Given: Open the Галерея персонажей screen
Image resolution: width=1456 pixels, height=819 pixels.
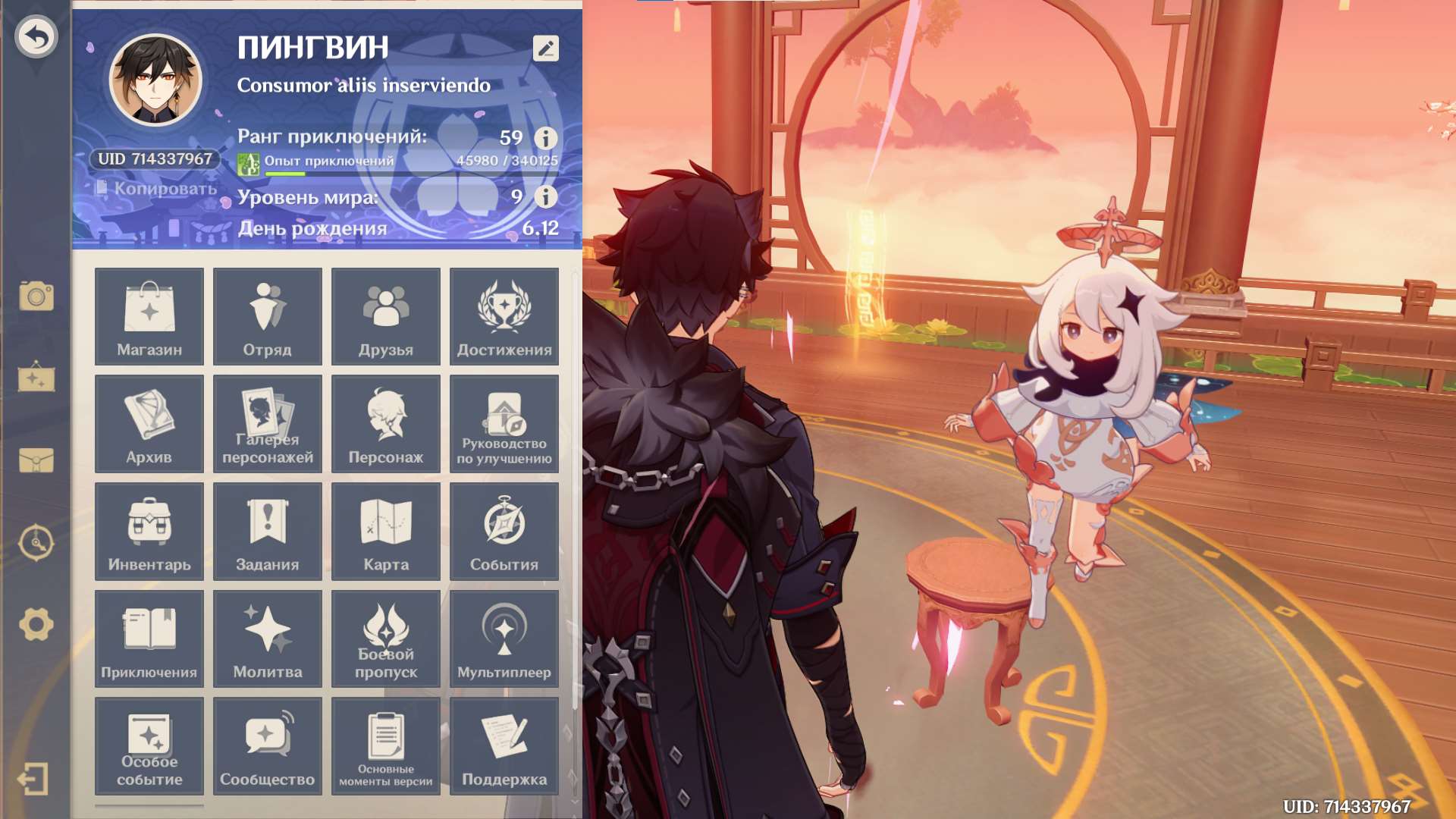Looking at the screenshot, I should click(267, 423).
